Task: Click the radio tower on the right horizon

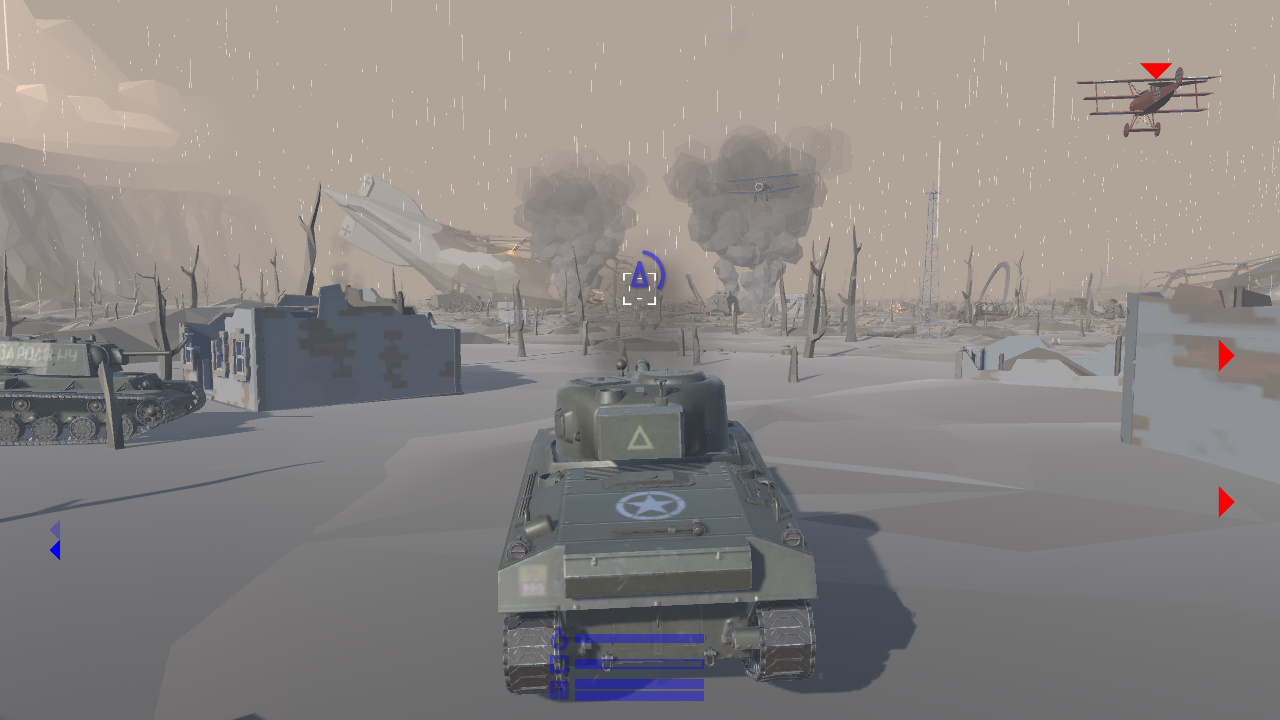Action: click(933, 250)
